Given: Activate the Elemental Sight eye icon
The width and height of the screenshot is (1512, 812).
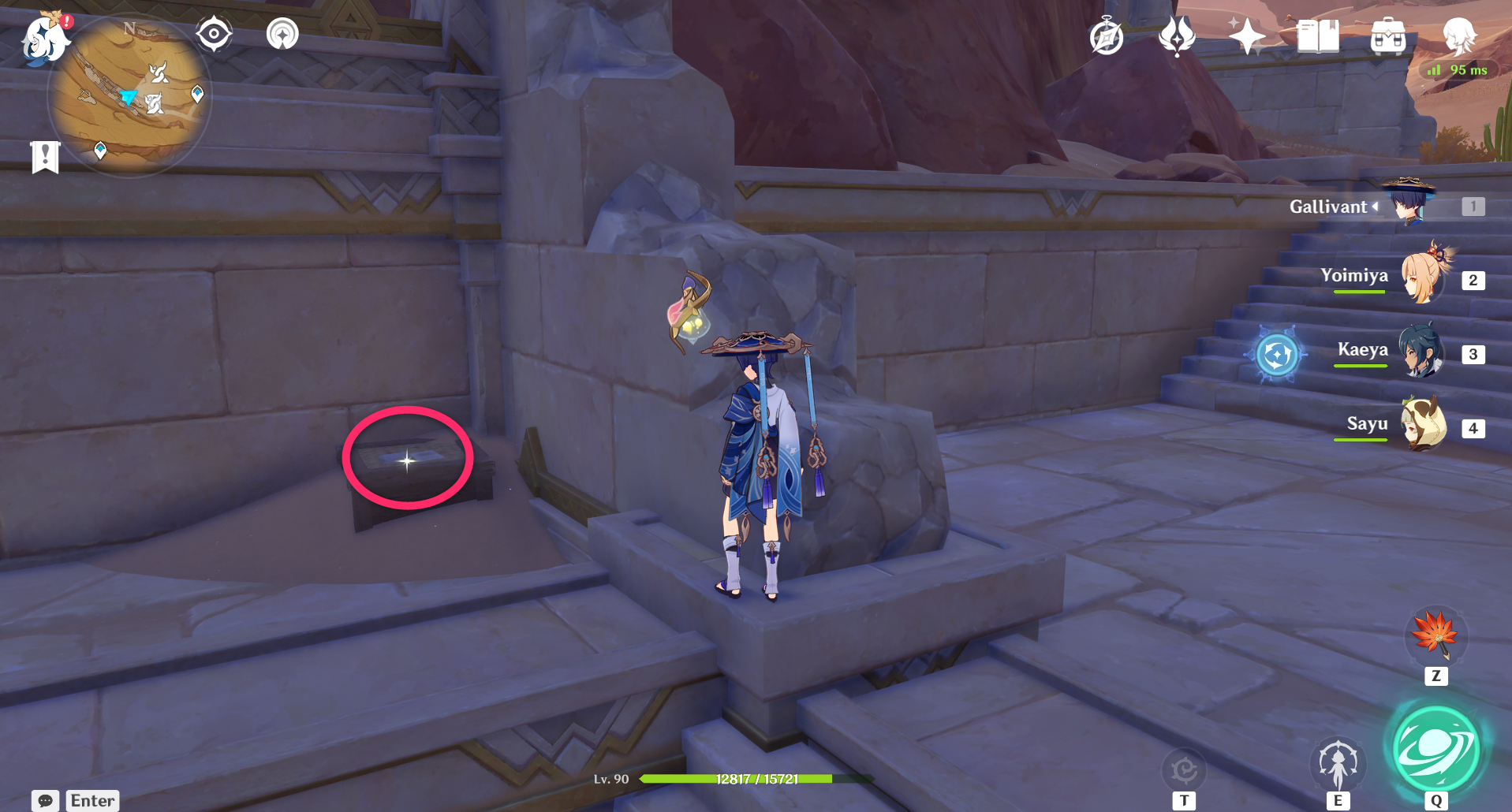Looking at the screenshot, I should point(212,33).
